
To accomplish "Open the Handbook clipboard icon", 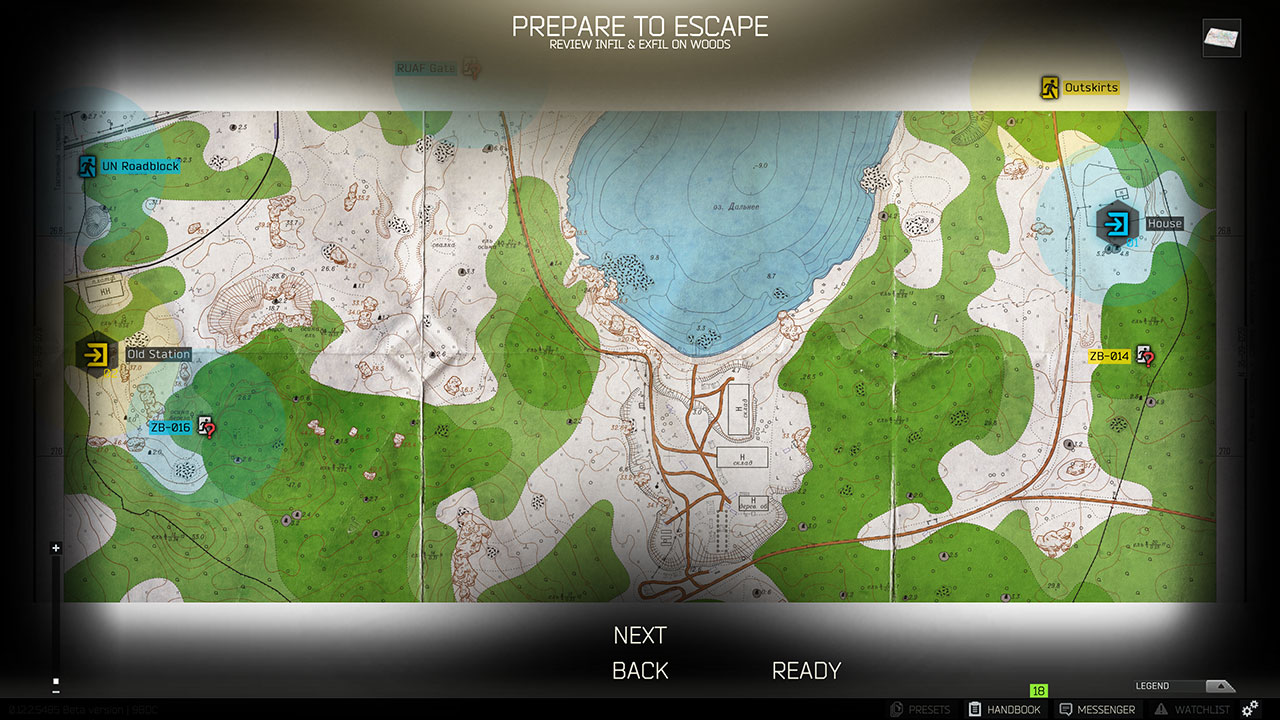I will (x=974, y=709).
